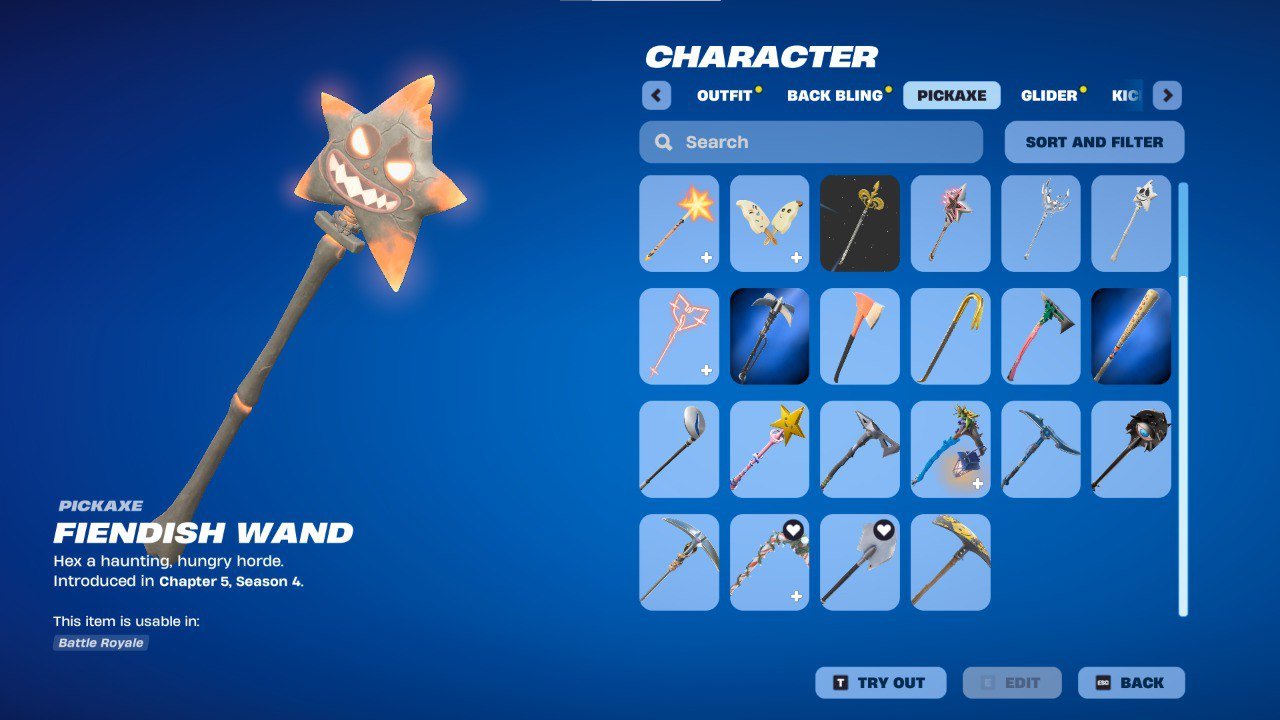This screenshot has height=720, width=1280.
Task: Select the silver spoon pickaxe
Action: click(x=678, y=448)
